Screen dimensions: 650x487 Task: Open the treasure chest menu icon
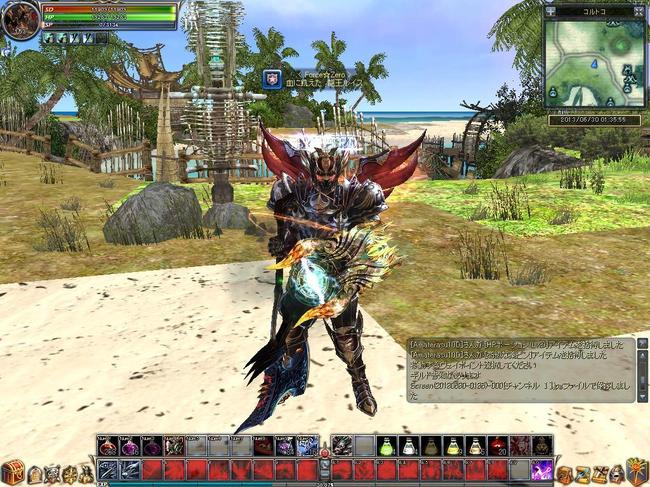coord(12,472)
